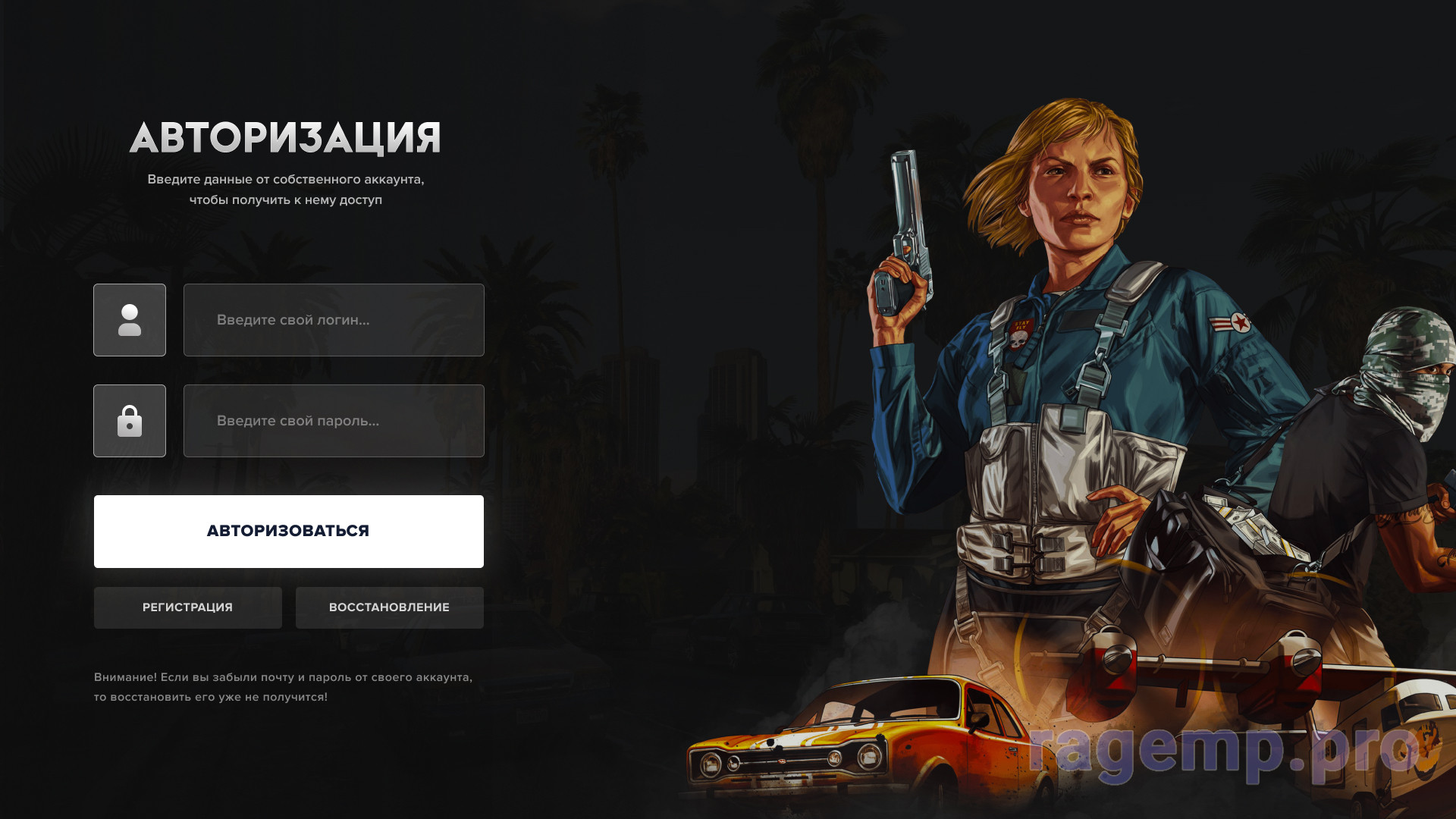This screenshot has height=819, width=1456.
Task: Focus the password input field
Action: tap(334, 421)
